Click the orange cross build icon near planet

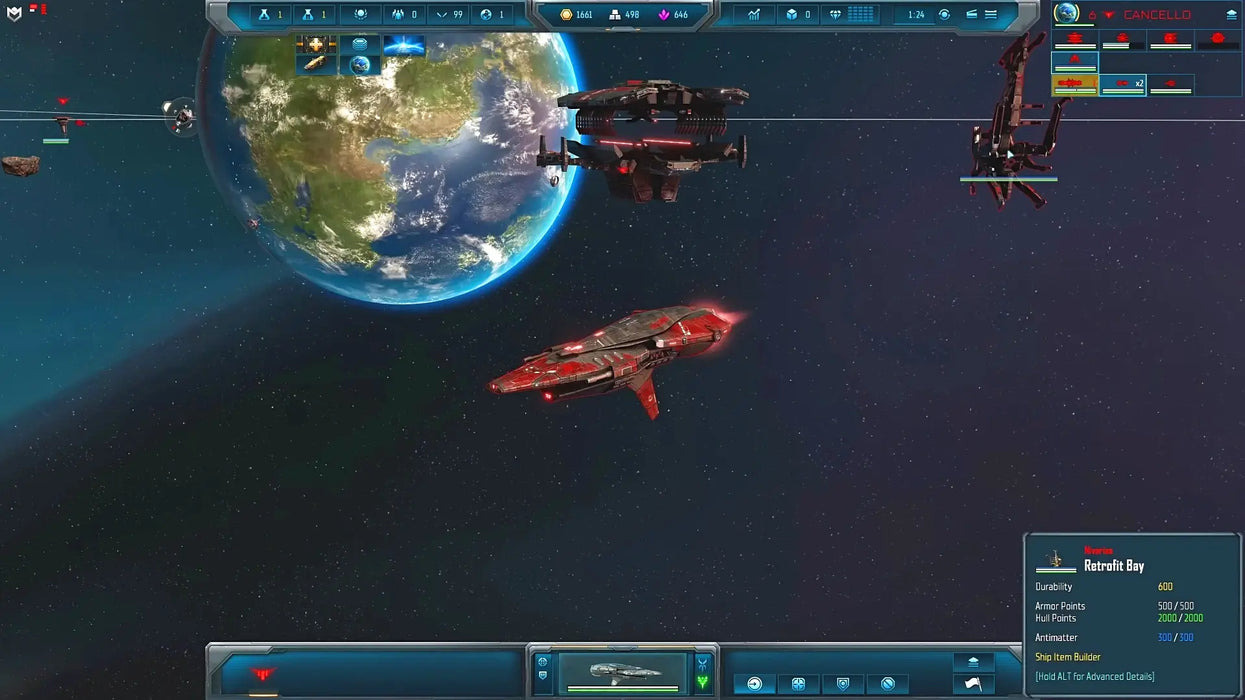(315, 45)
